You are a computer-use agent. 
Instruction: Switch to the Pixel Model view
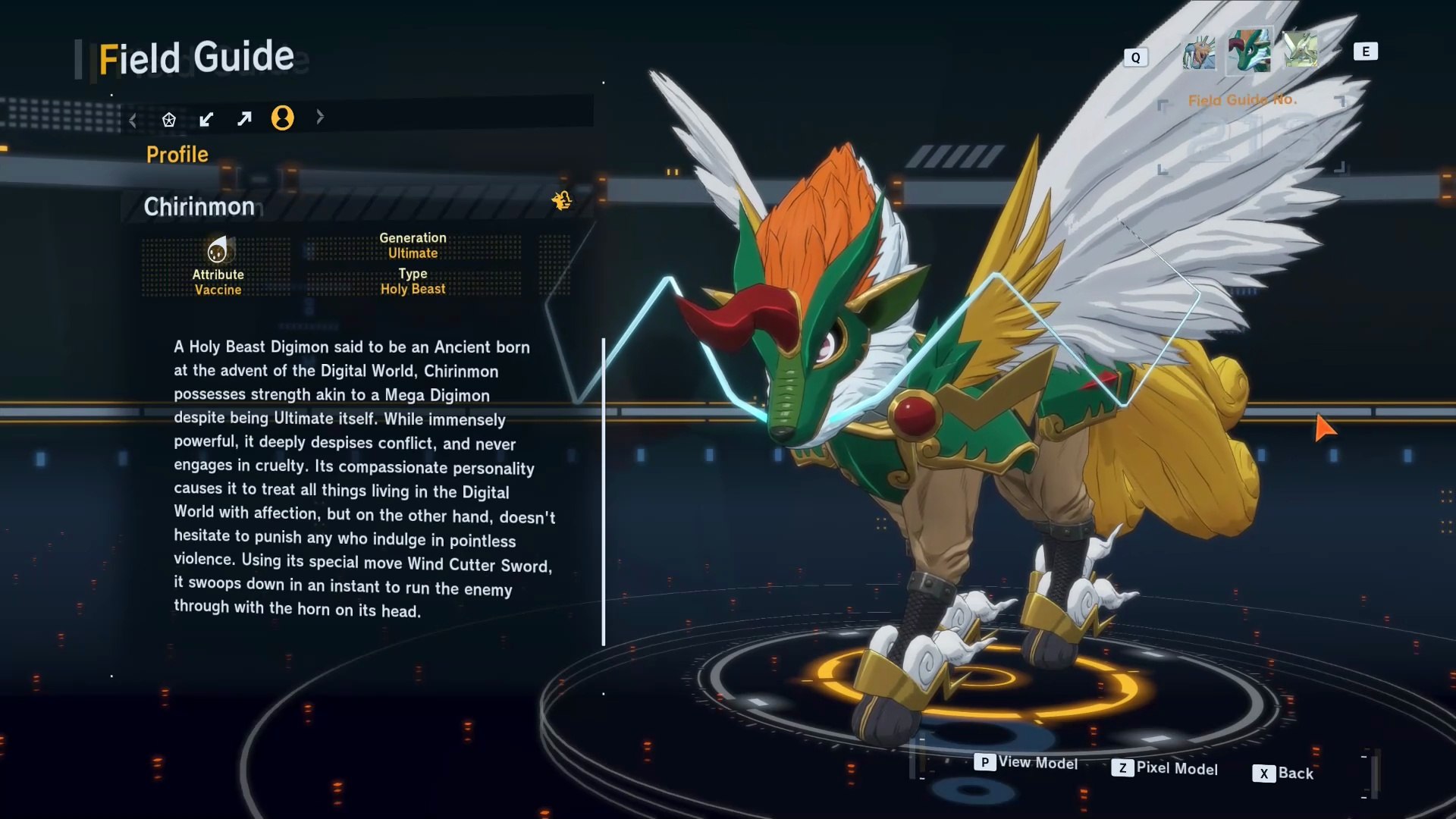pos(1165,768)
